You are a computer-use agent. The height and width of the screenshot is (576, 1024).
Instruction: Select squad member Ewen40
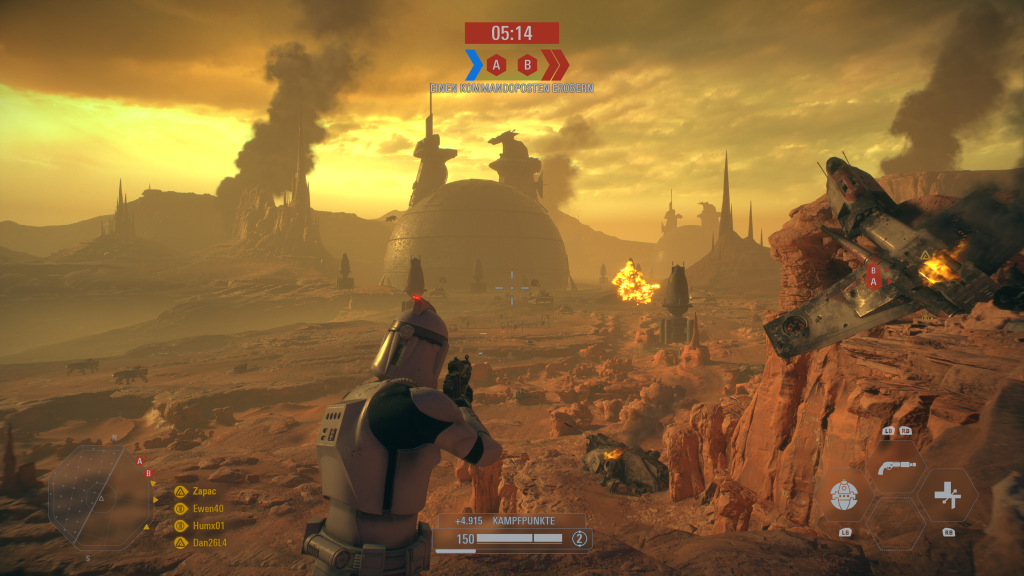[202, 509]
